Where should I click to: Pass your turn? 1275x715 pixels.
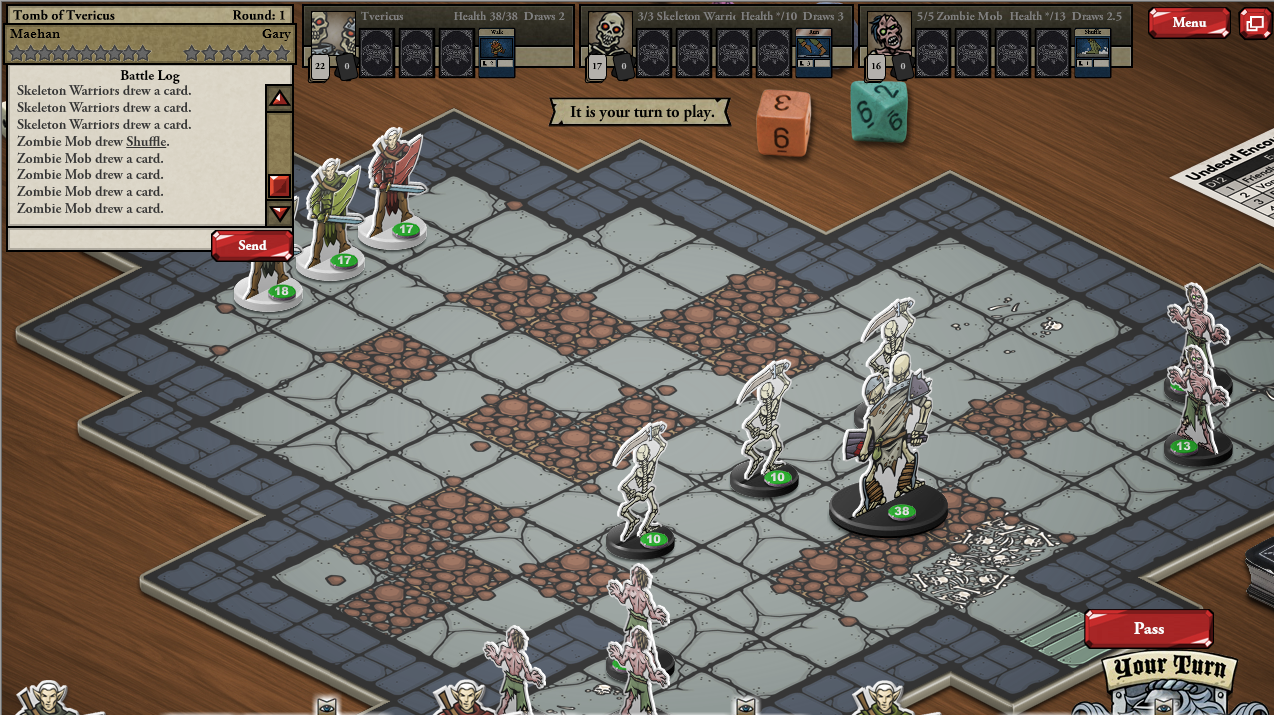[x=1148, y=629]
